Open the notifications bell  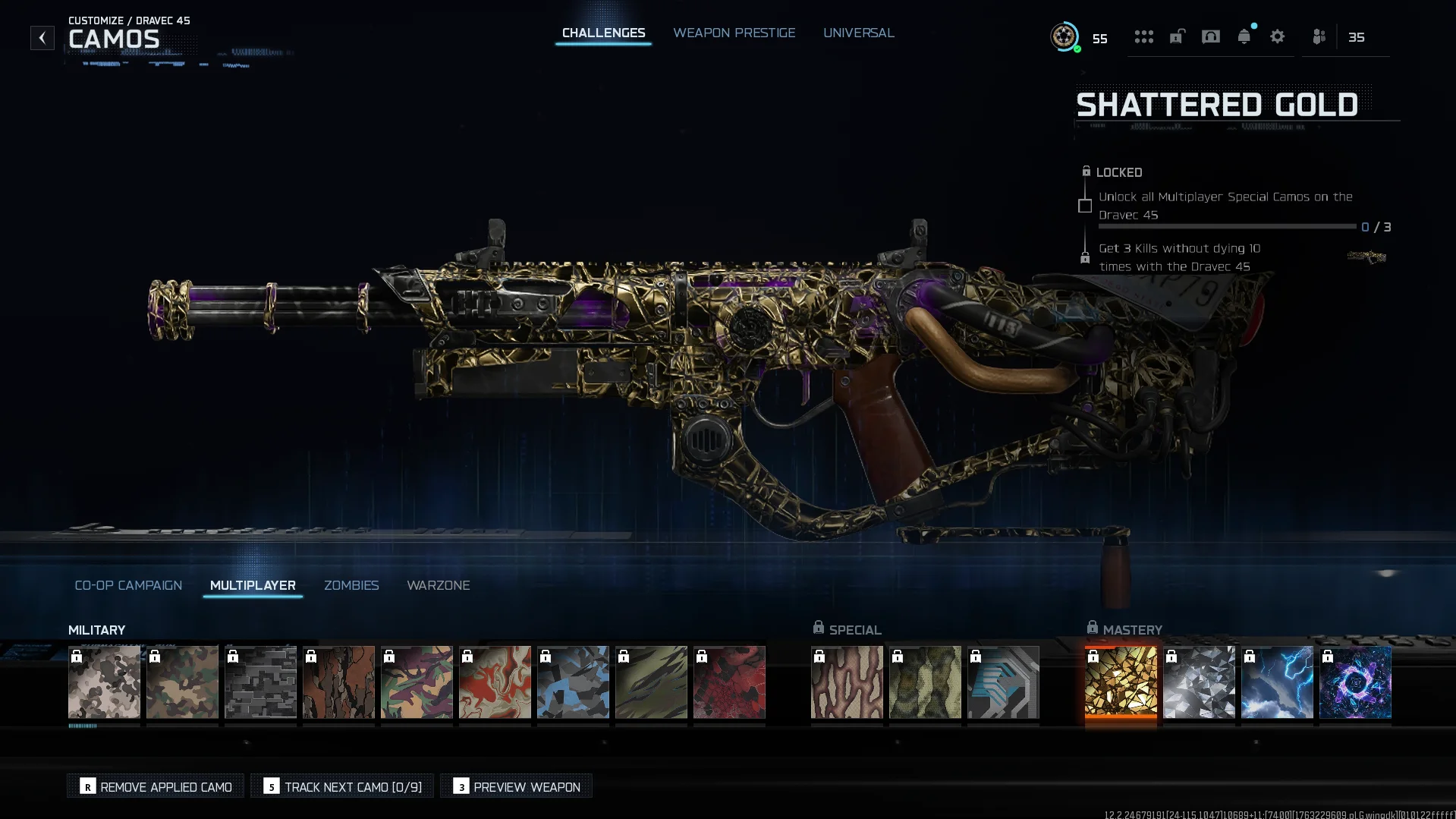[x=1244, y=36]
